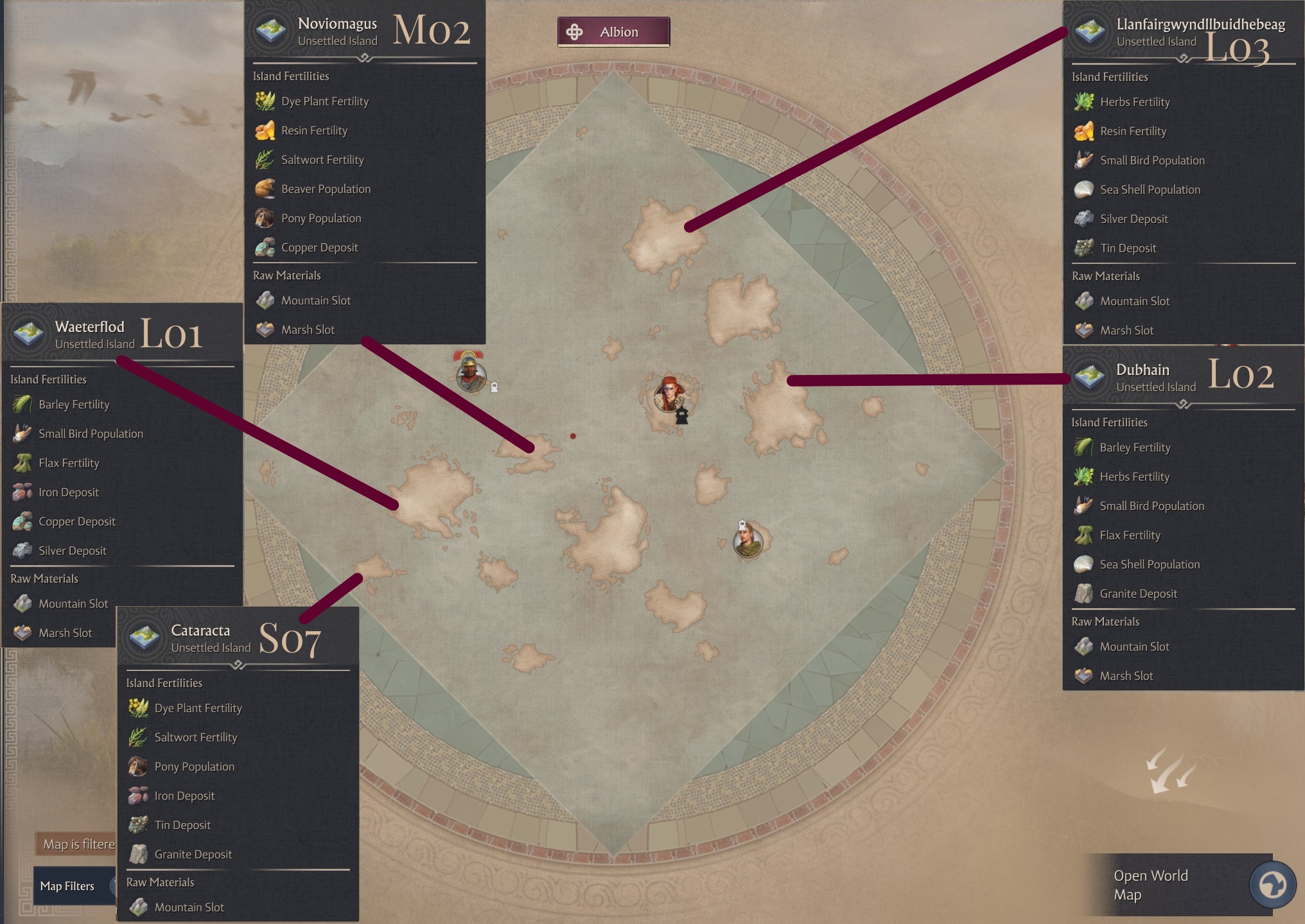Open the Map Filters panel

coord(67,886)
